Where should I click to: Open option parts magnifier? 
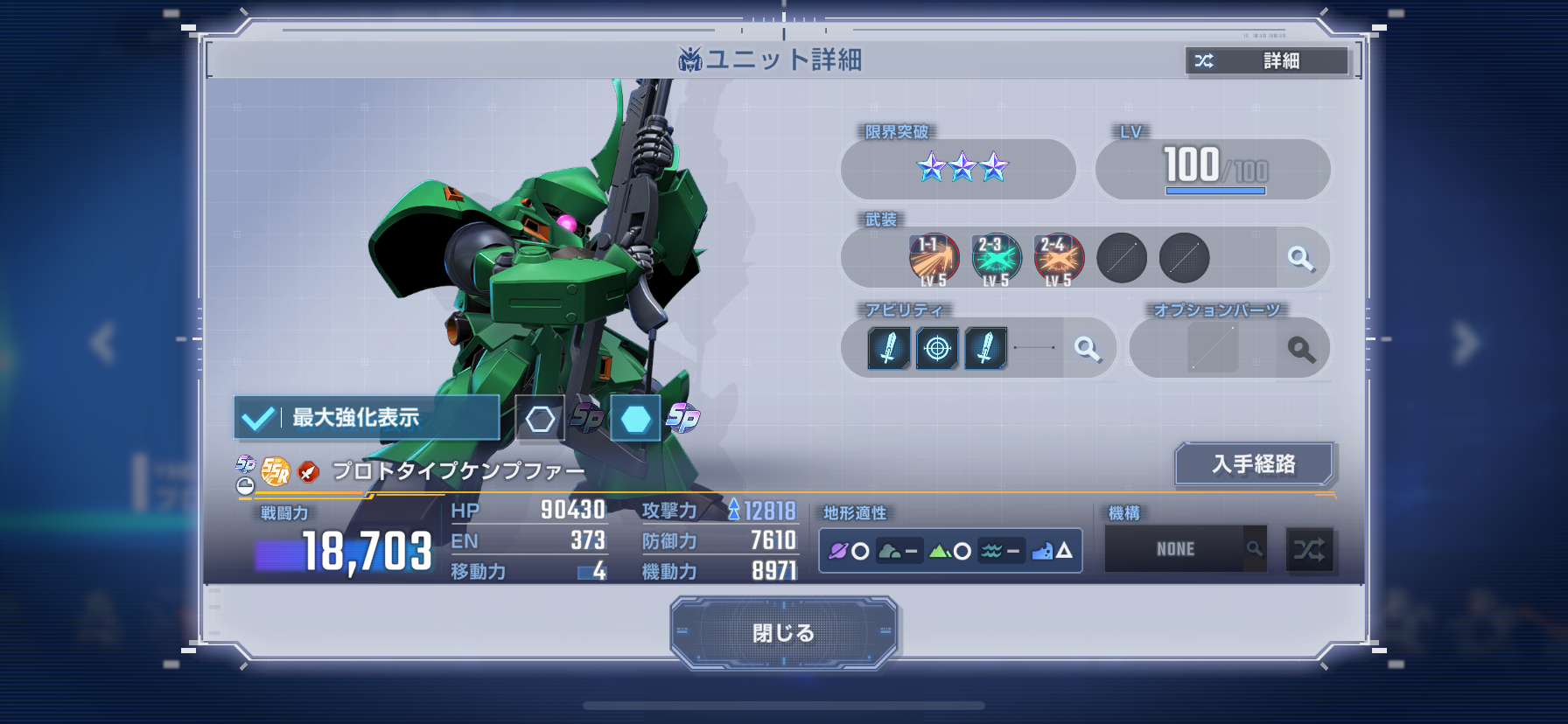tap(1301, 349)
